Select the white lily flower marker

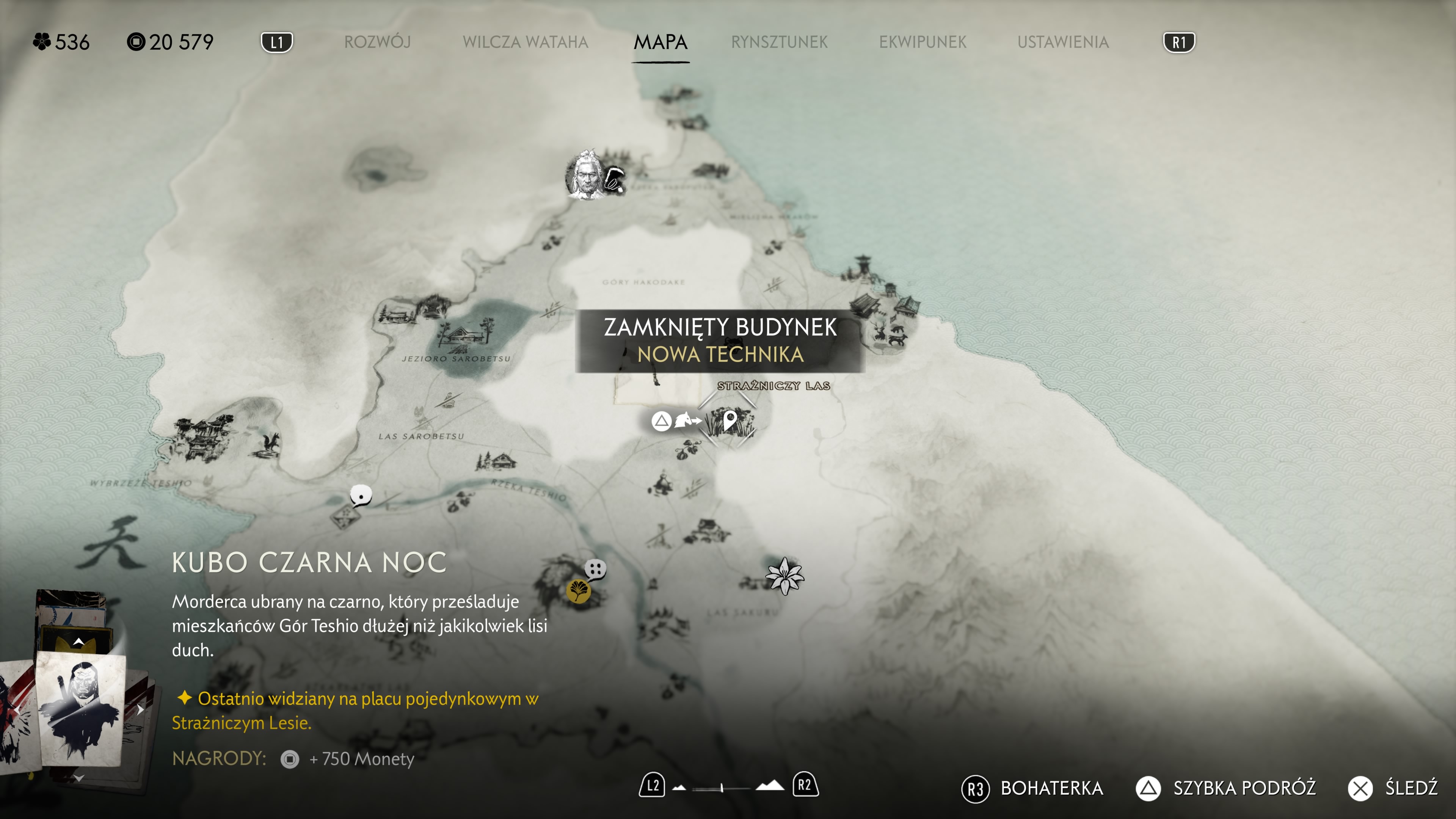tap(784, 576)
